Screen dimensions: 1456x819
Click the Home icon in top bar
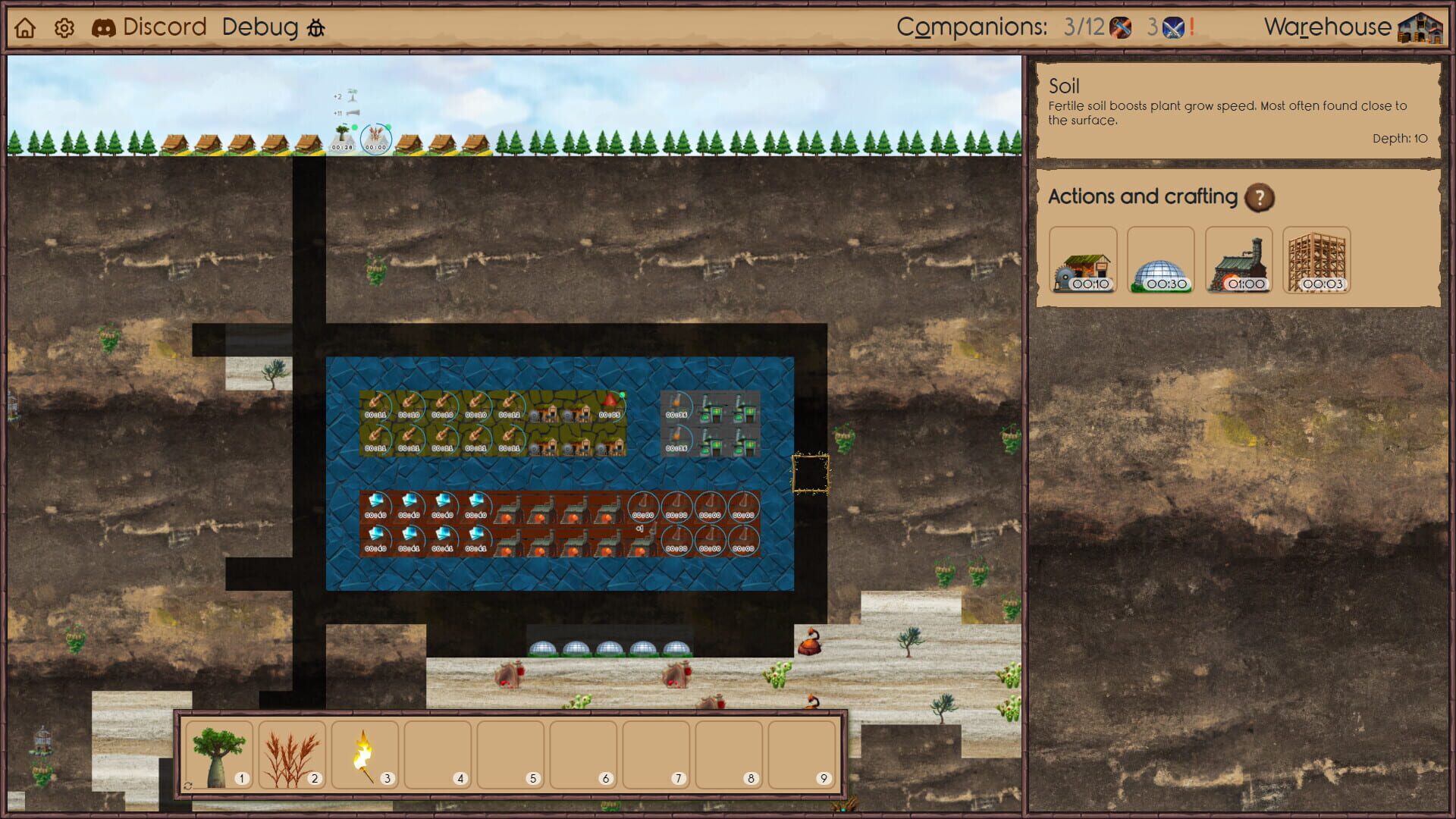click(x=26, y=27)
